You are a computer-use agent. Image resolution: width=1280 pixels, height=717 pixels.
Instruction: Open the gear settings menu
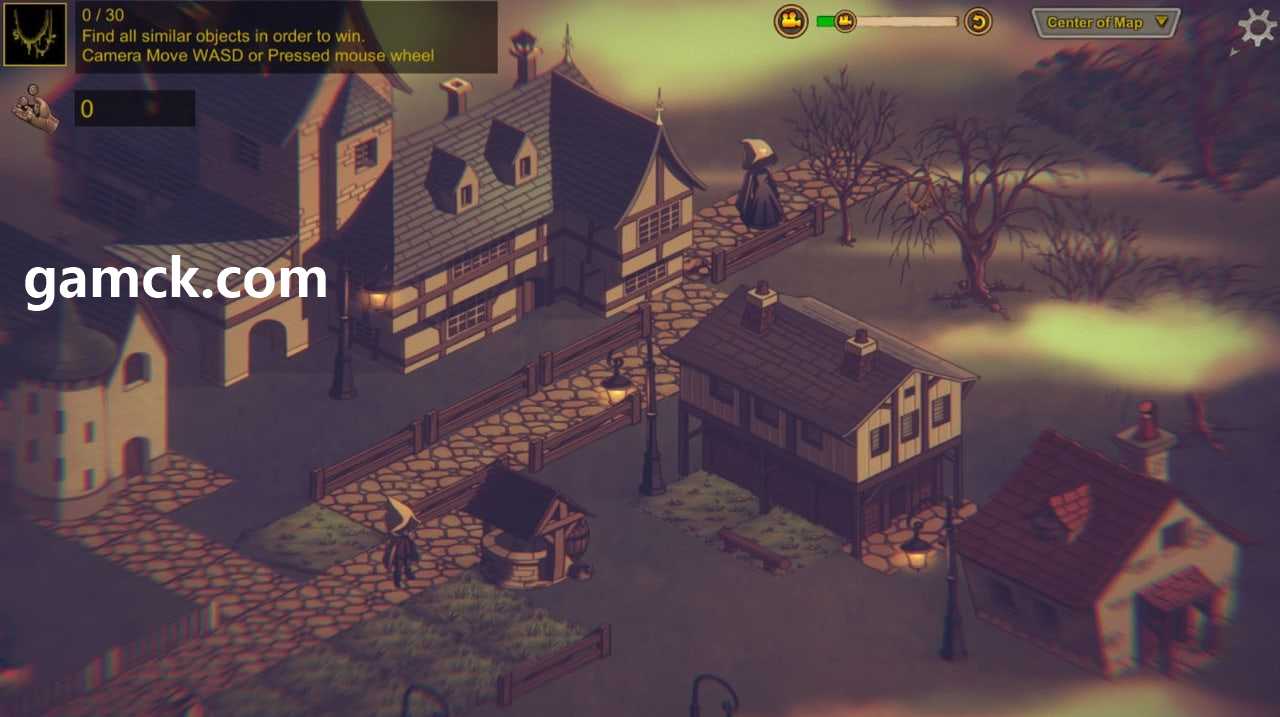pos(1256,26)
